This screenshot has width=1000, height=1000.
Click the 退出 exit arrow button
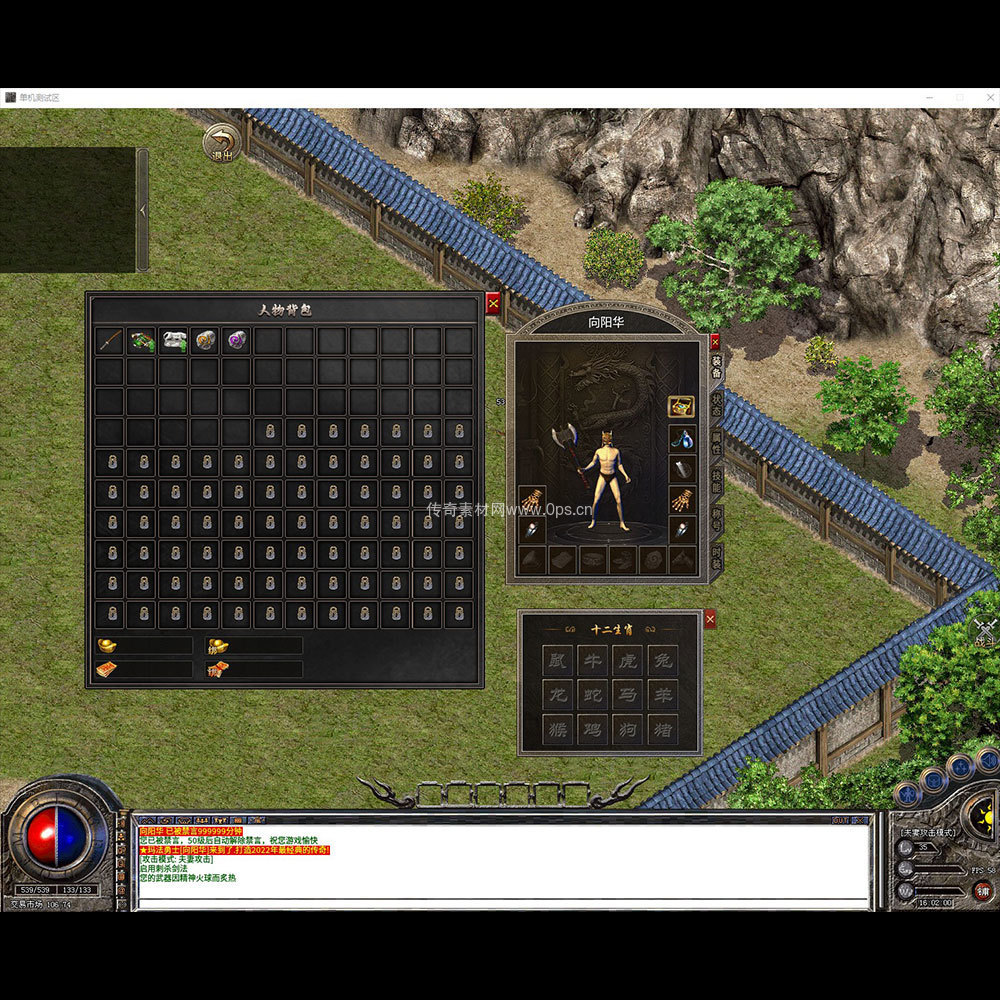[221, 142]
